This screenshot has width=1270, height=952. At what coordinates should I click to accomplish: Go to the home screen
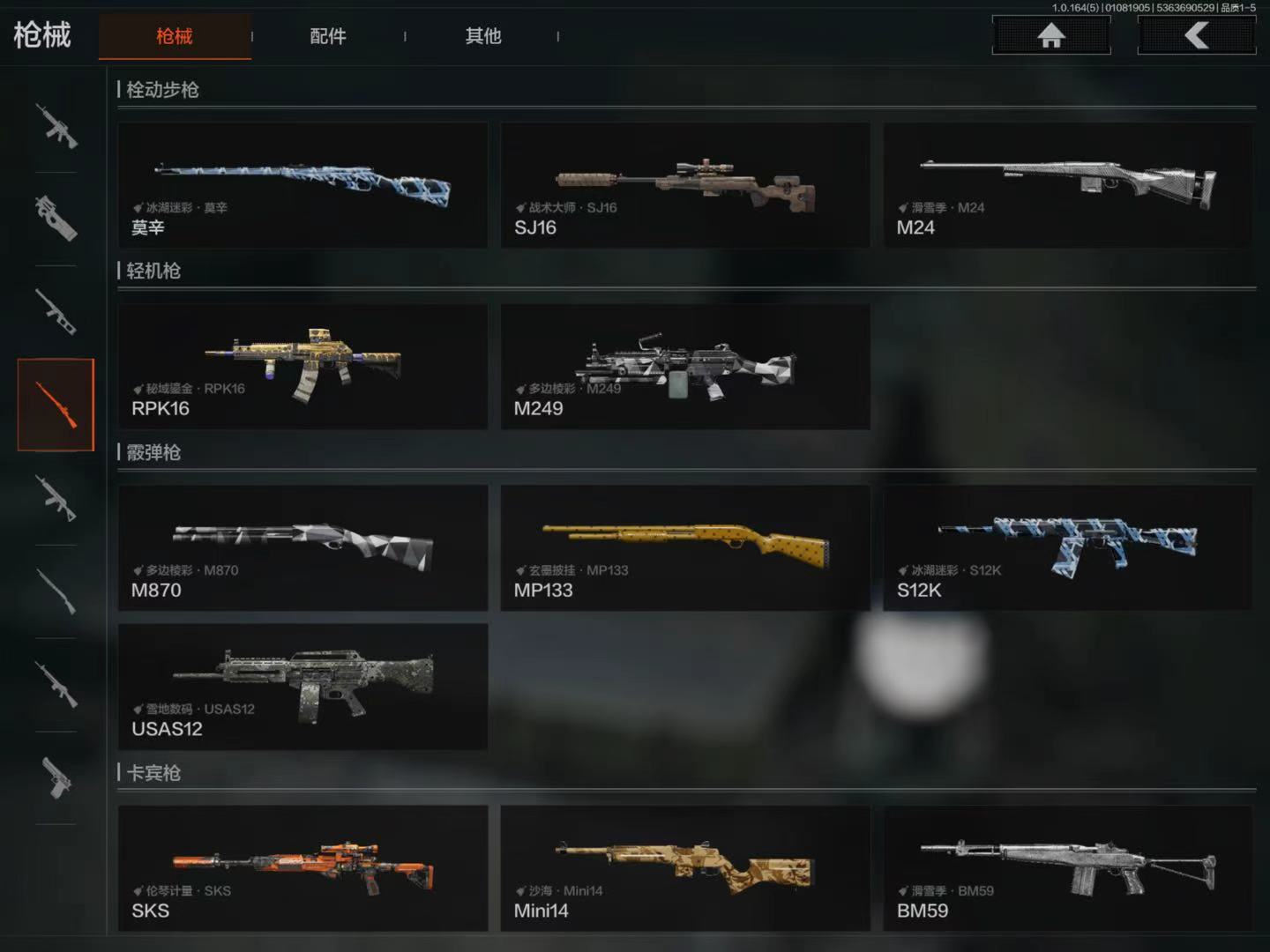tap(1050, 35)
